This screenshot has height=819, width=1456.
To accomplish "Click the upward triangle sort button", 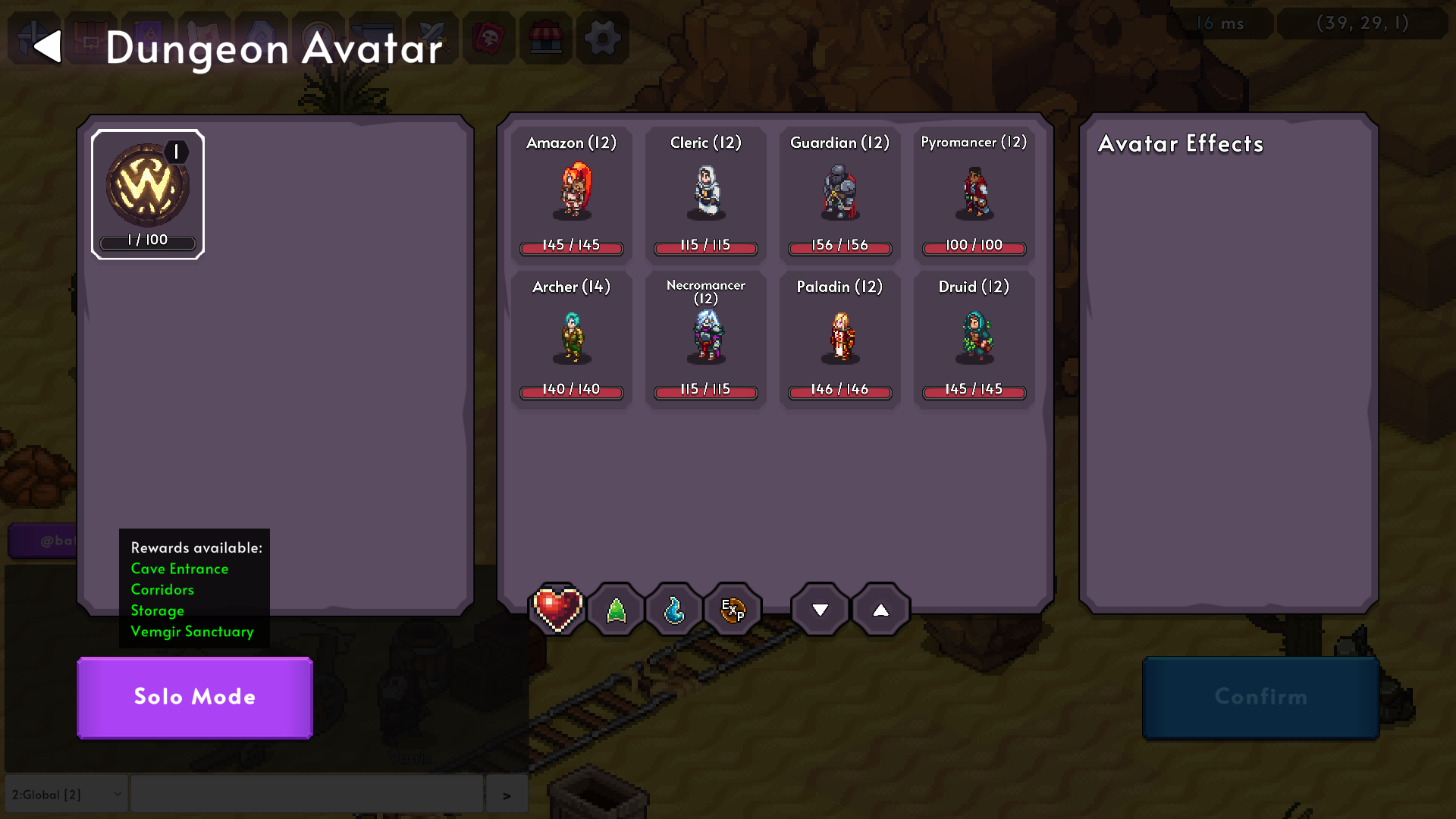I will (x=880, y=609).
